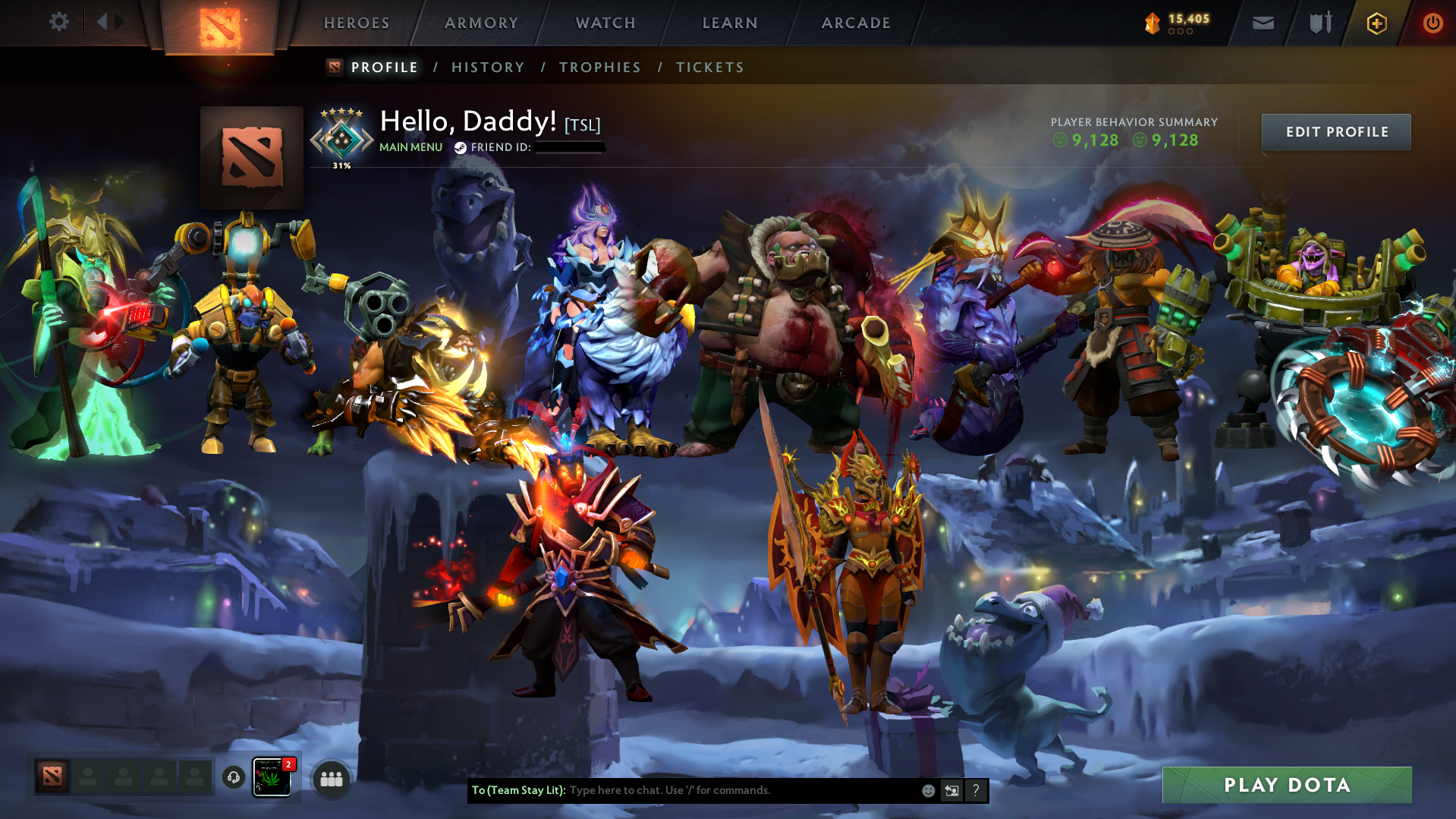Image resolution: width=1456 pixels, height=819 pixels.
Task: Open Dota Plus via the hexagon plus icon
Action: click(x=1376, y=23)
